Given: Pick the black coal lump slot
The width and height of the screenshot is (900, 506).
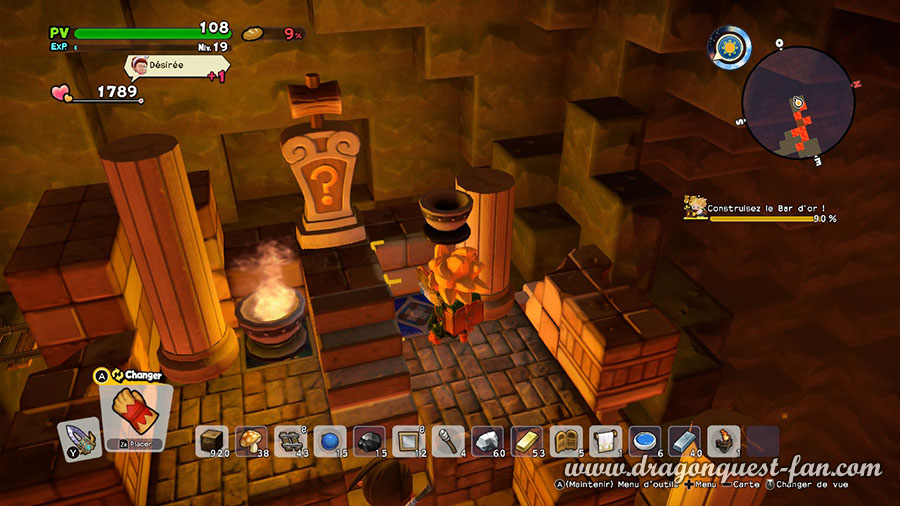Looking at the screenshot, I should pyautogui.click(x=368, y=441).
